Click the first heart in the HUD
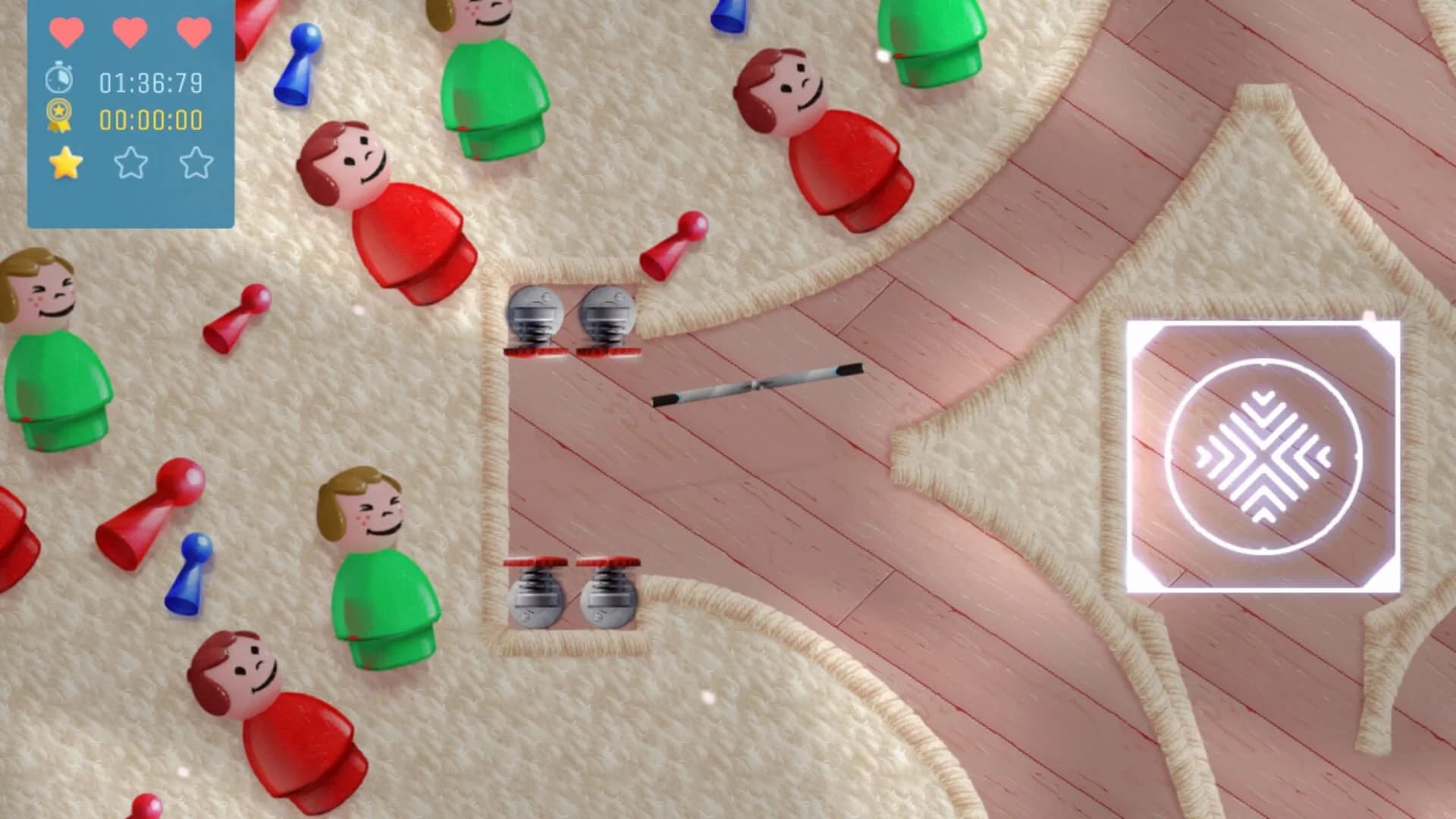 click(x=67, y=33)
